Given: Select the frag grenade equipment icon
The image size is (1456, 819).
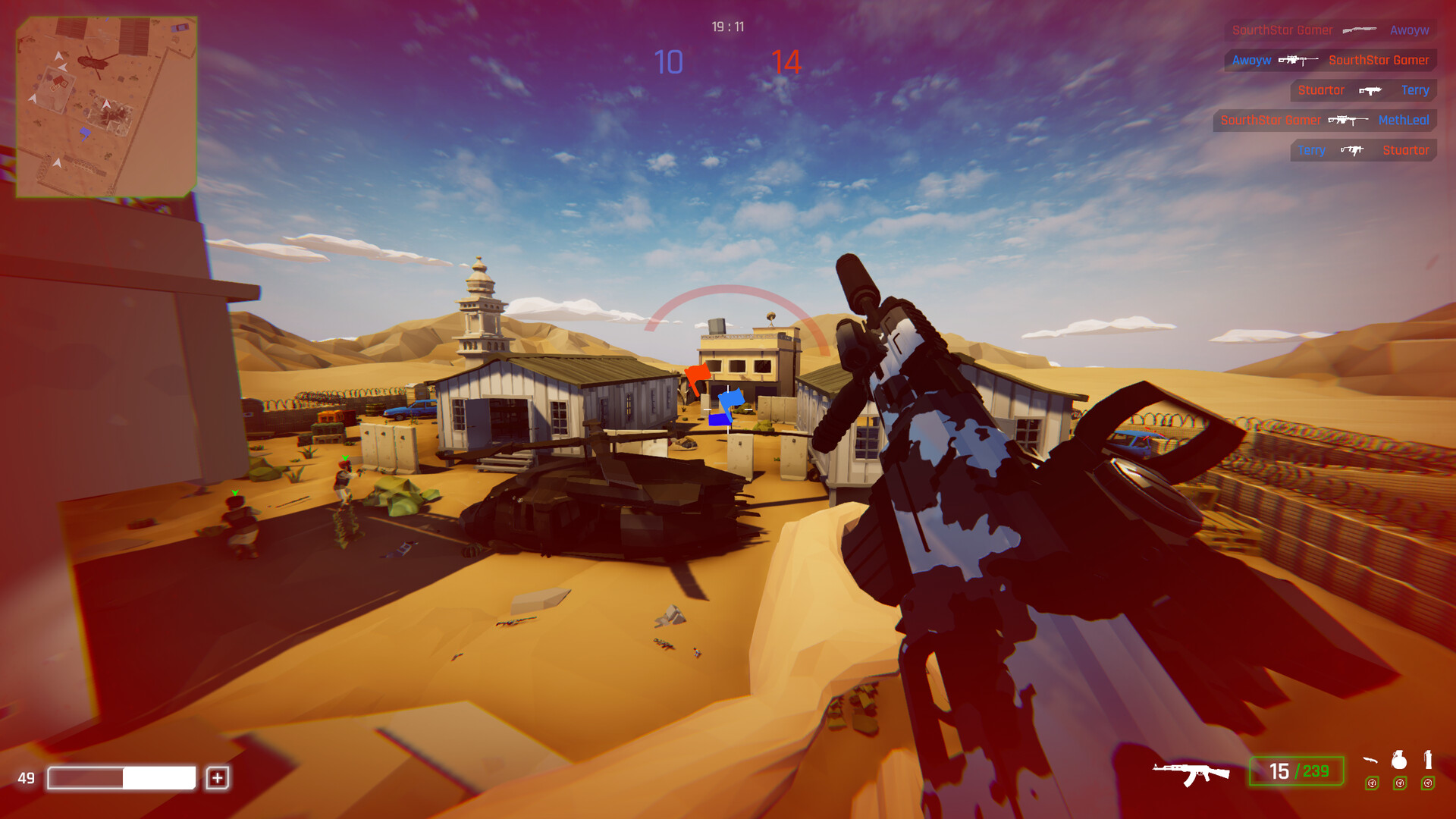Looking at the screenshot, I should point(1400,761).
